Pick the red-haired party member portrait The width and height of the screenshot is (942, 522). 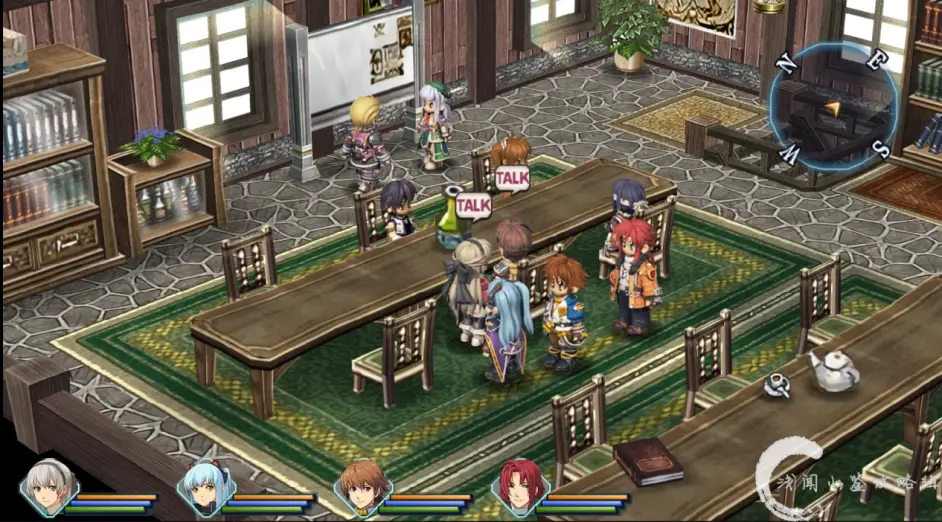516,487
